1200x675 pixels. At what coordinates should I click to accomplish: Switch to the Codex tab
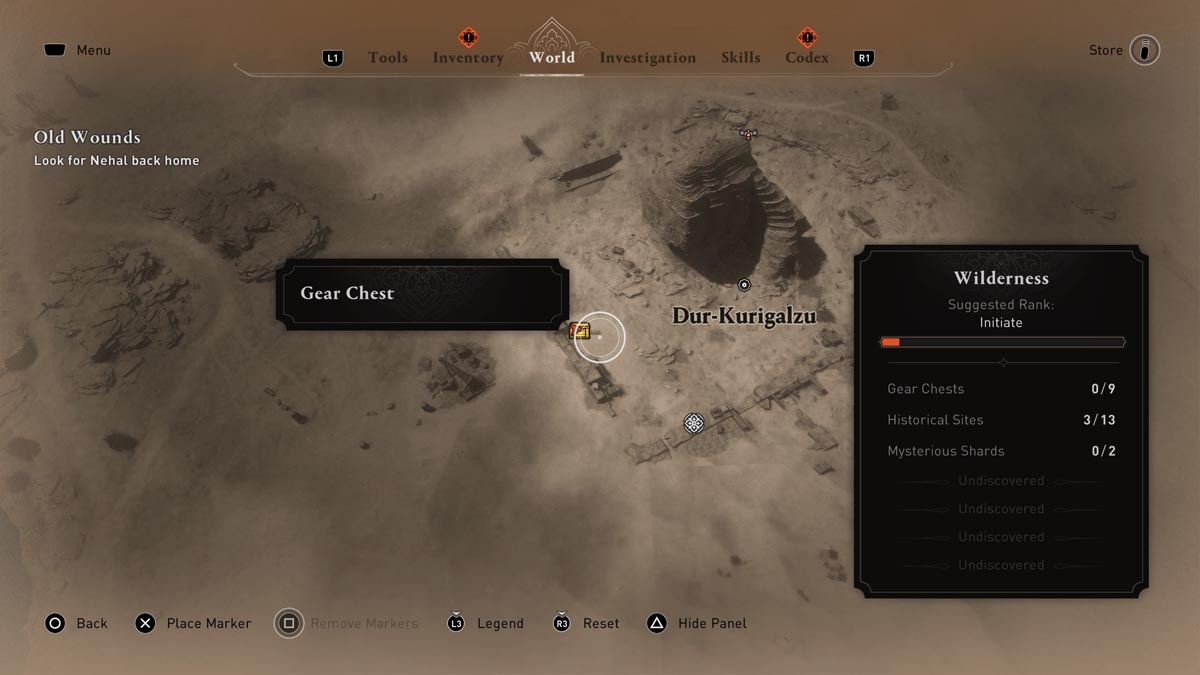[807, 58]
